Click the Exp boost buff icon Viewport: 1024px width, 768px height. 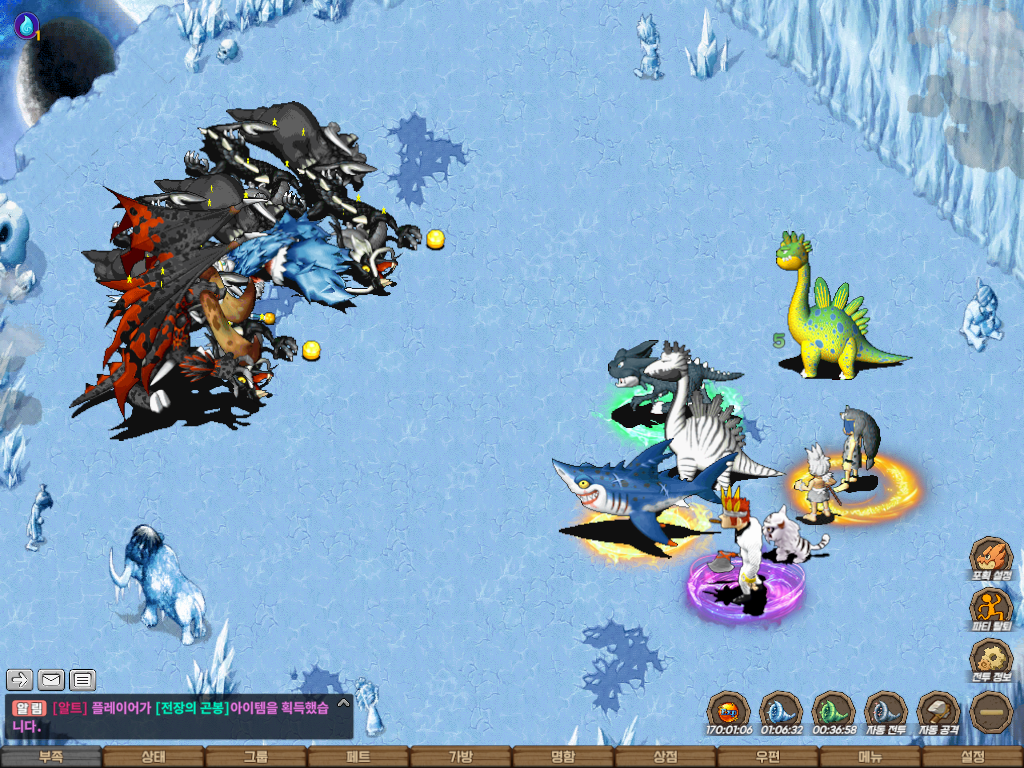(x=728, y=713)
